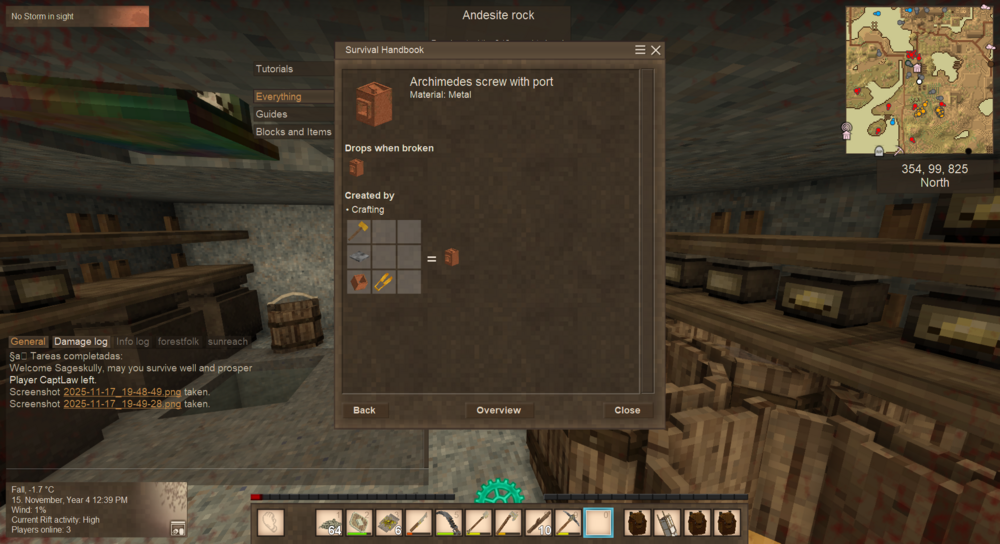The width and height of the screenshot is (1000, 544).
Task: Click the item under Drops when broken
Action: point(356,168)
